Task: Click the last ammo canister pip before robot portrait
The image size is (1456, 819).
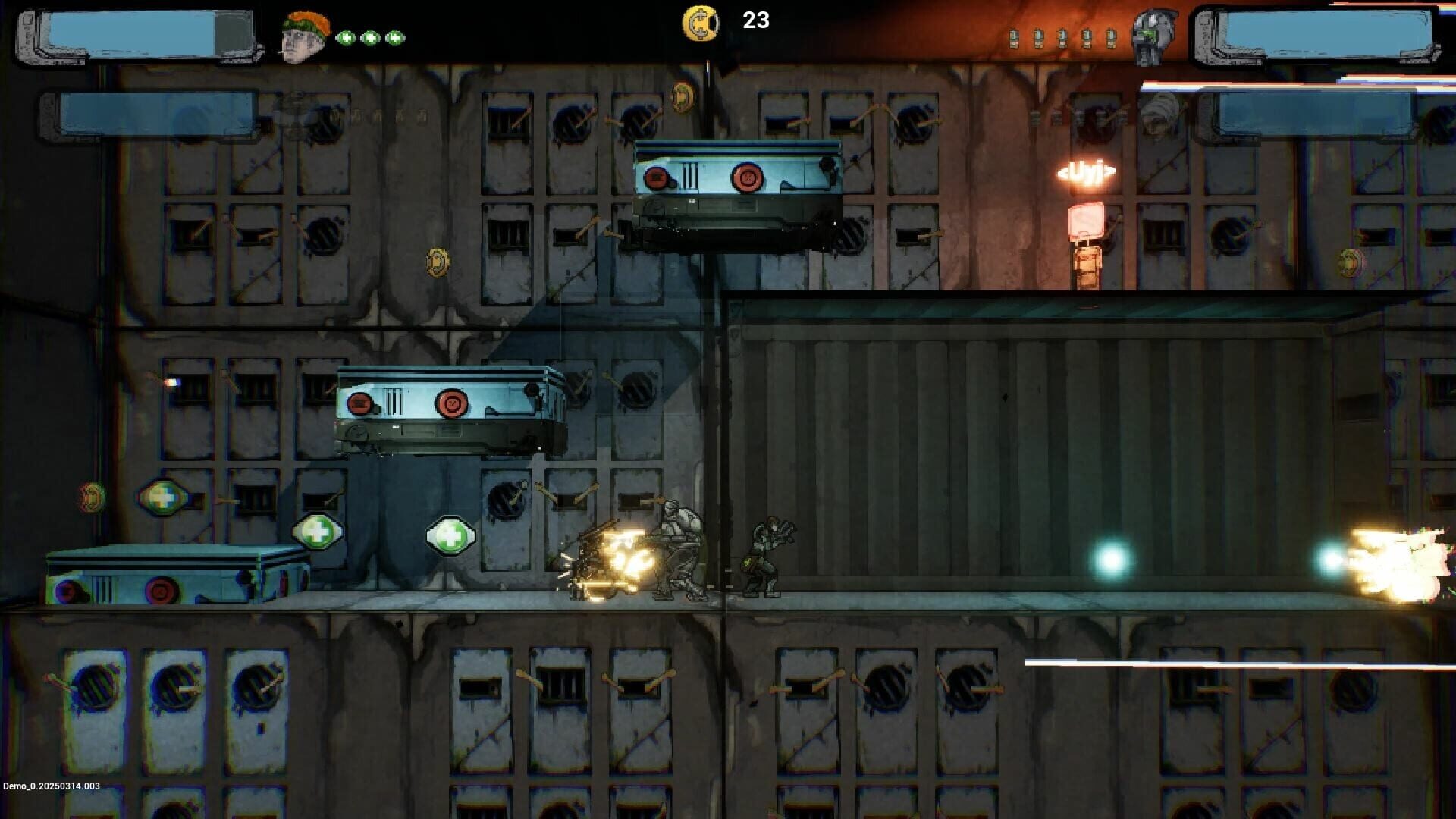Action: [x=1110, y=36]
